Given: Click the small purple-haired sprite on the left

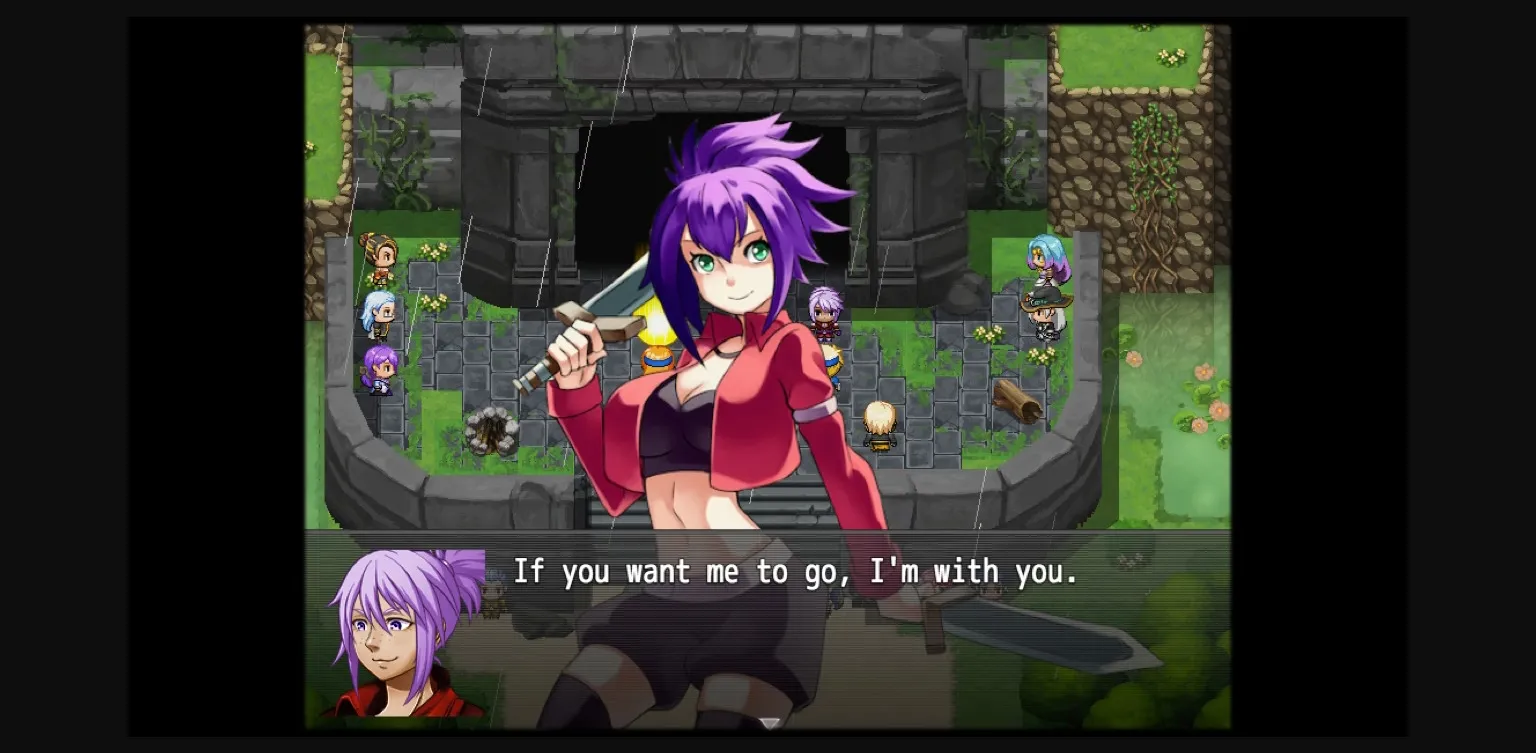Looking at the screenshot, I should (x=380, y=372).
